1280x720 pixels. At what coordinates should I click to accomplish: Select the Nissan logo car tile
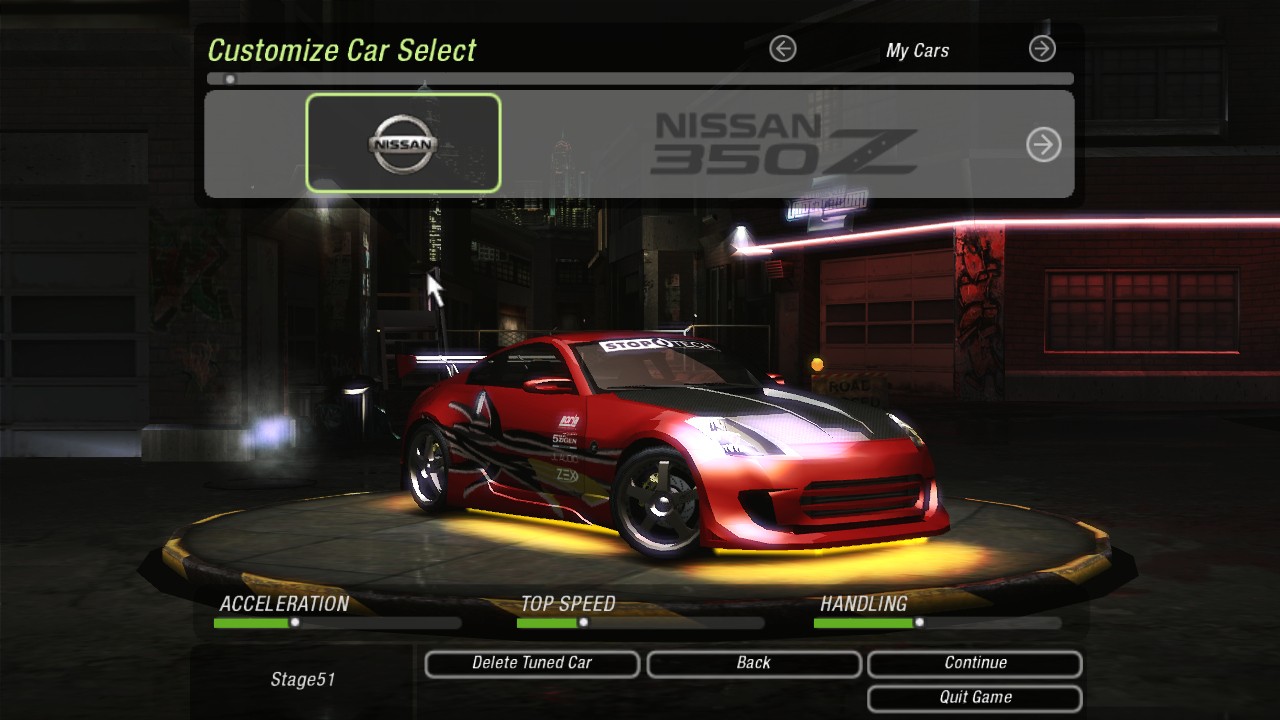403,143
